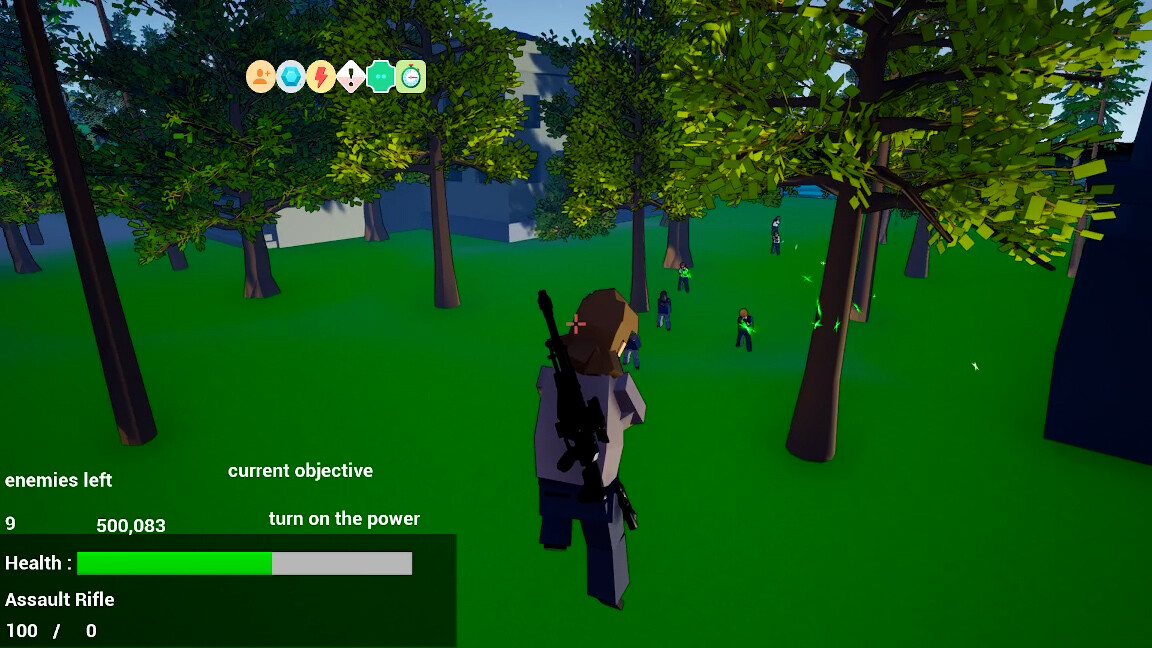Select the blue gem icon
1152x648 pixels.
pyautogui.click(x=291, y=76)
